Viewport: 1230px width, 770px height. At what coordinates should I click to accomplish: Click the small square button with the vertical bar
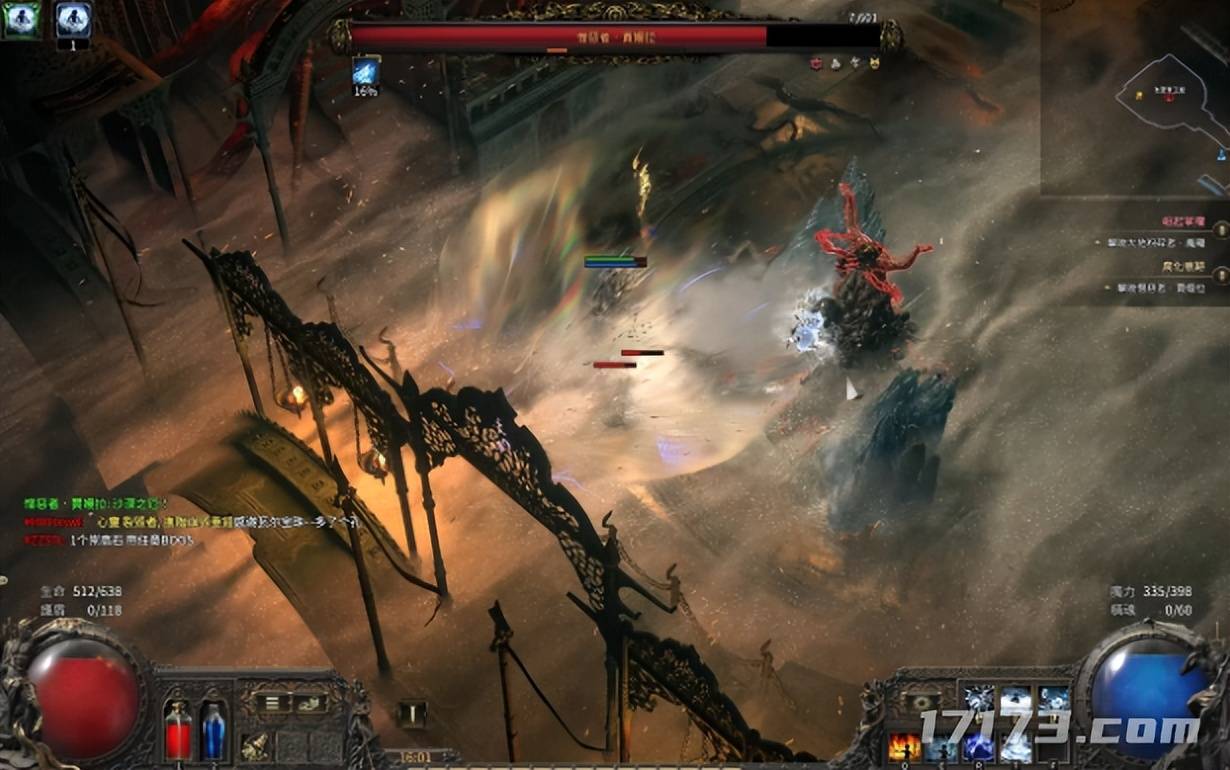click(x=411, y=713)
